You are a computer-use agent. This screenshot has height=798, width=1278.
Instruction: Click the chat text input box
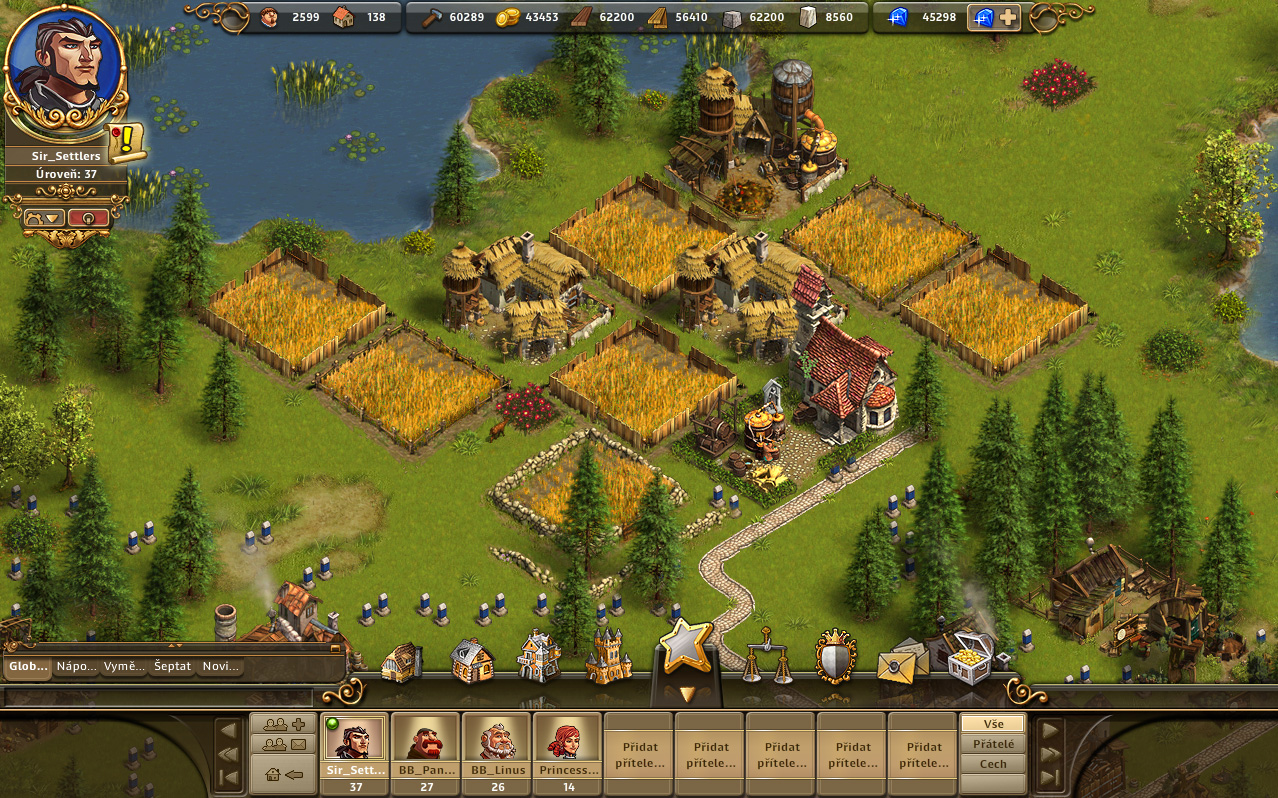click(x=160, y=696)
